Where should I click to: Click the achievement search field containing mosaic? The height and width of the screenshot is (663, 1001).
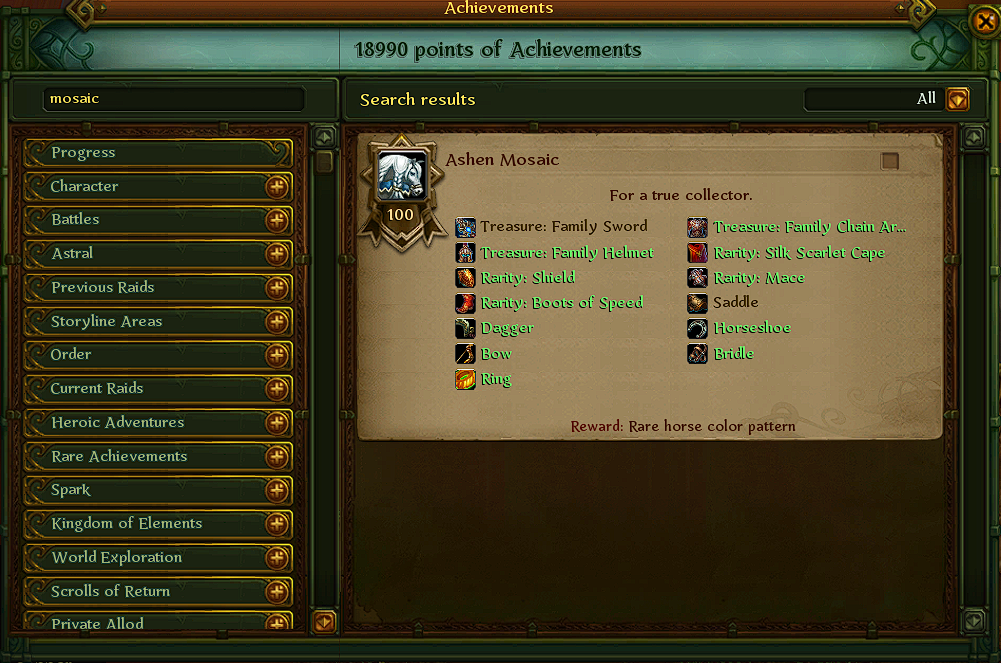click(x=174, y=99)
